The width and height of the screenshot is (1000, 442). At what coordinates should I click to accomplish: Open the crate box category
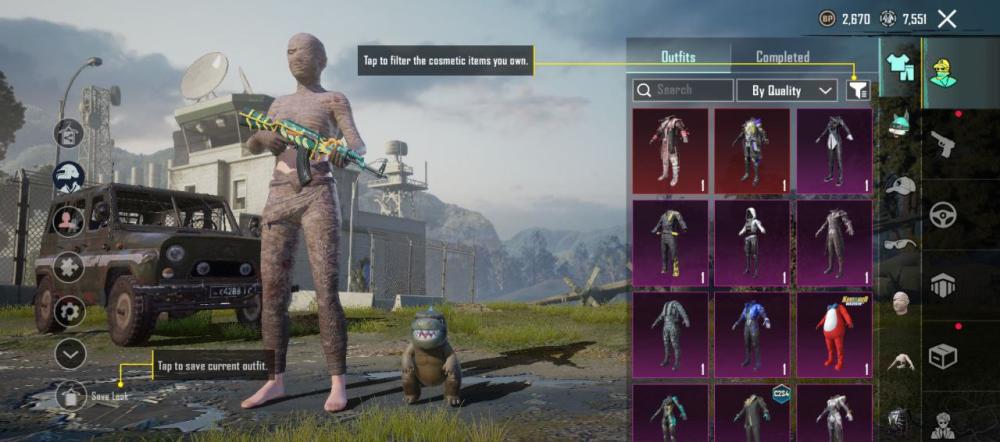coord(943,354)
